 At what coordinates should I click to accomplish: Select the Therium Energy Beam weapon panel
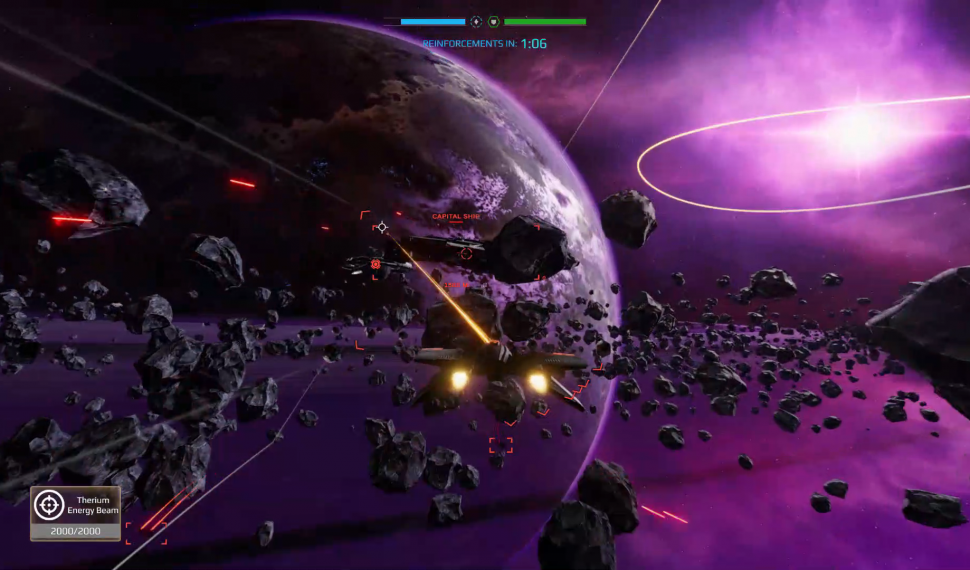[x=75, y=513]
